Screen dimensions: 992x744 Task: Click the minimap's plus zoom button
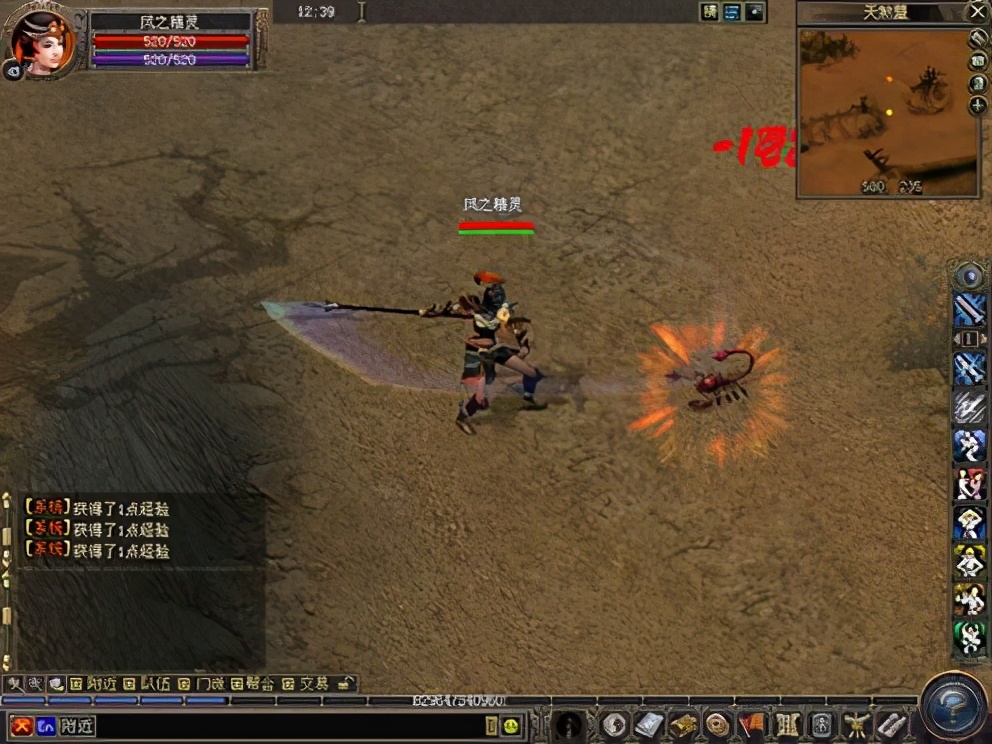977,106
